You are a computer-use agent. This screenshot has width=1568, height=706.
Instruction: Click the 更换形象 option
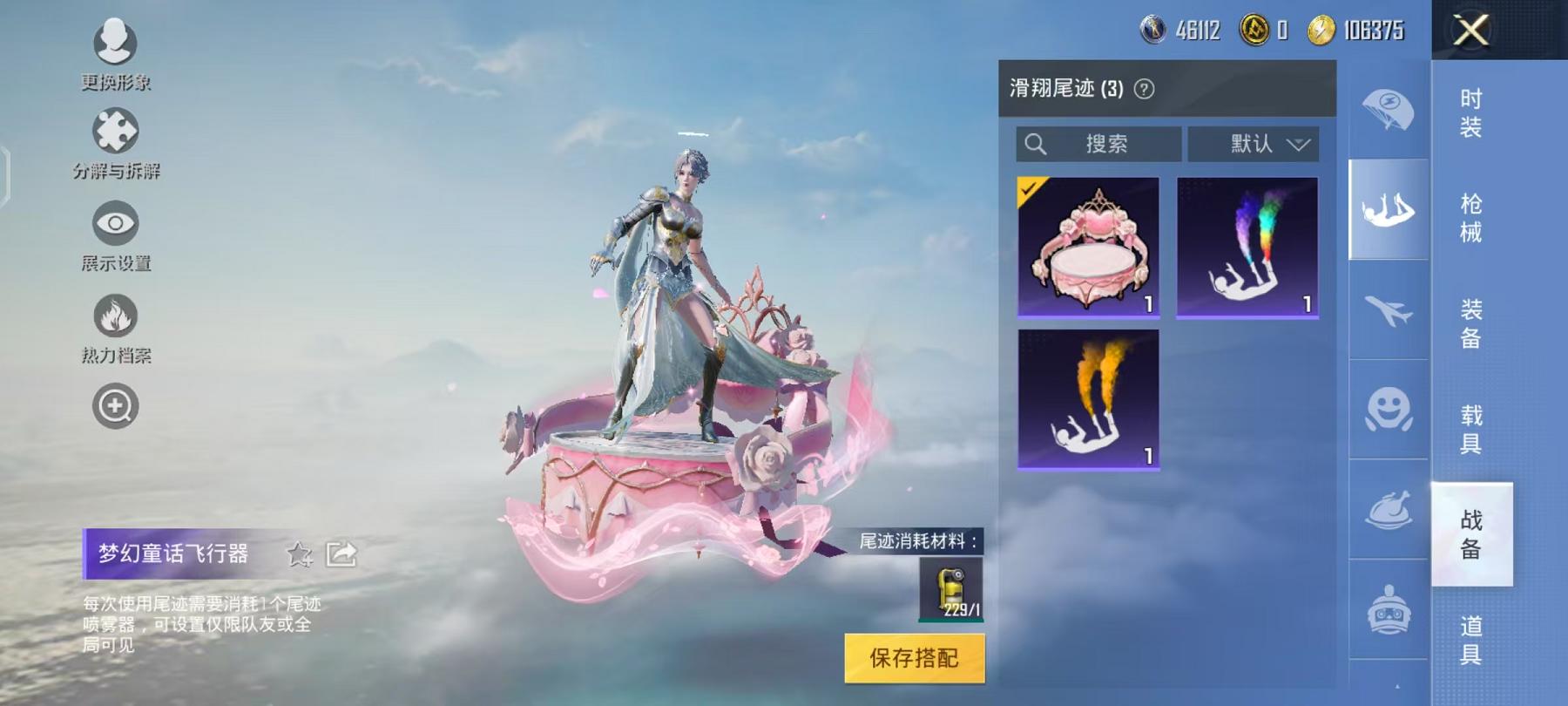116,41
